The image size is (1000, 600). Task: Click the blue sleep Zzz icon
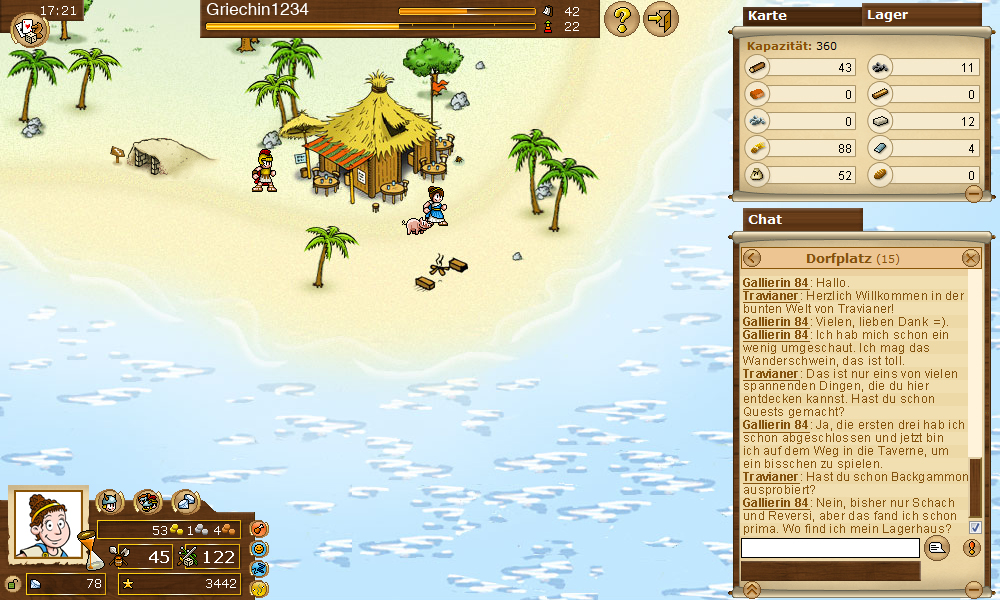259,568
